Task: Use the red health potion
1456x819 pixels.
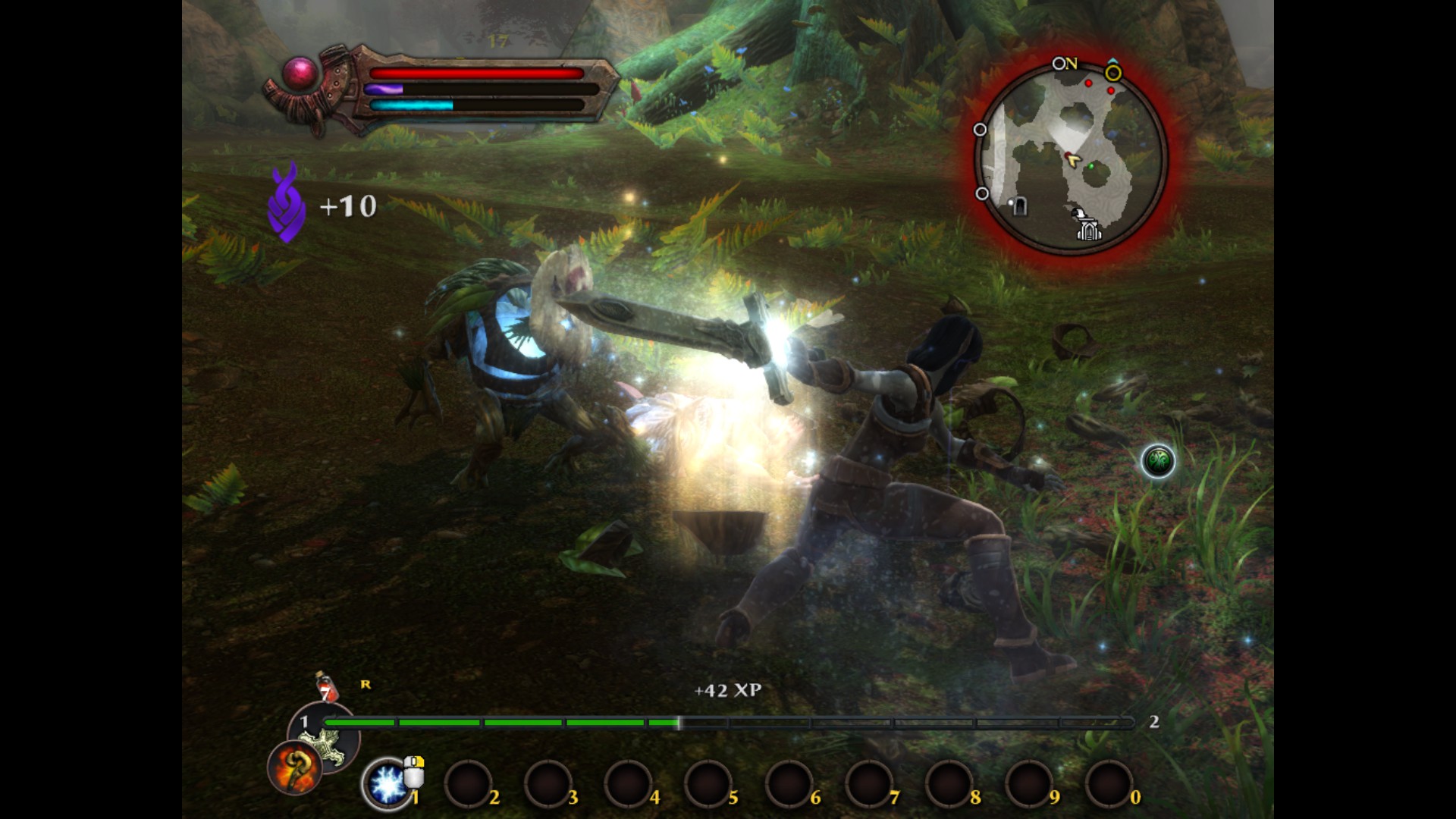Action: click(327, 687)
